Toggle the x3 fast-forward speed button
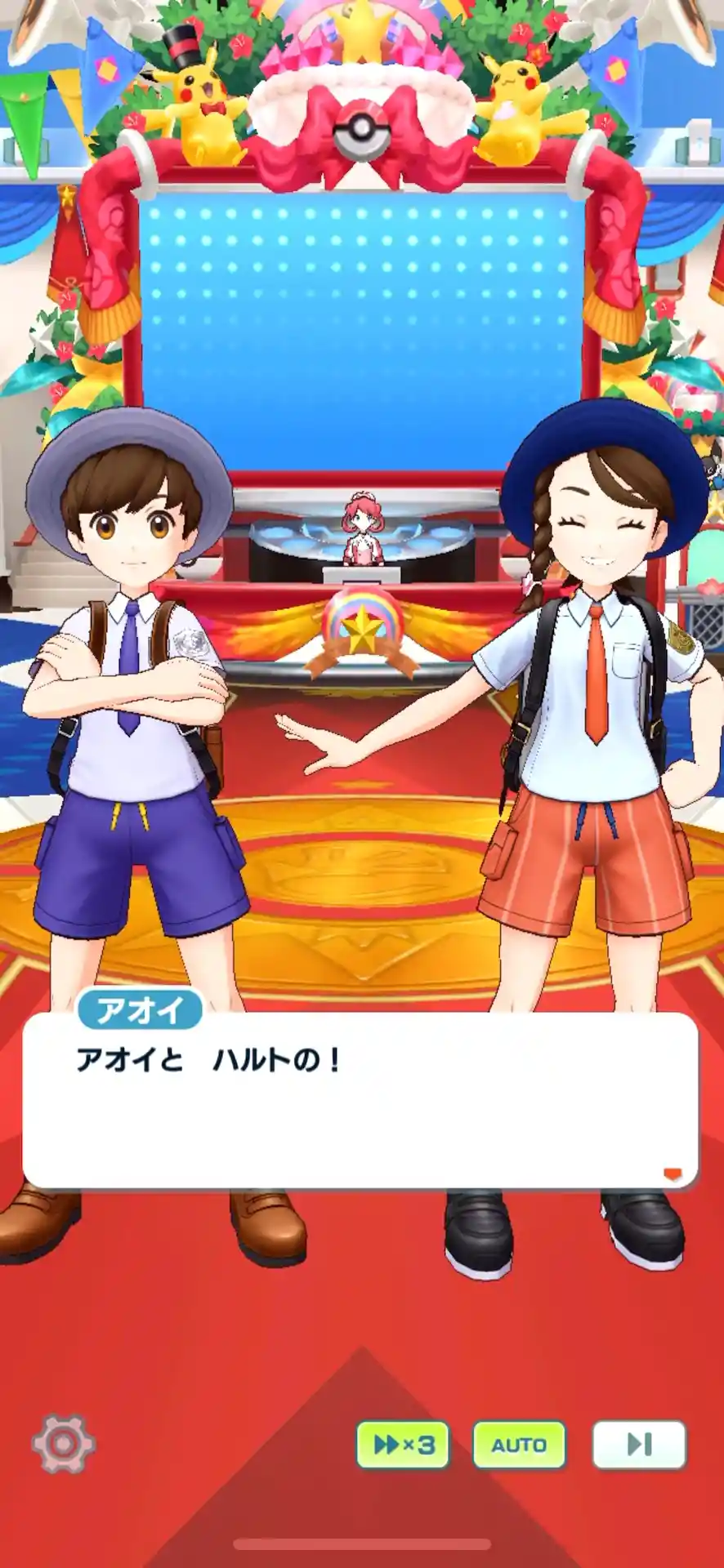724x1568 pixels. 403,1445
